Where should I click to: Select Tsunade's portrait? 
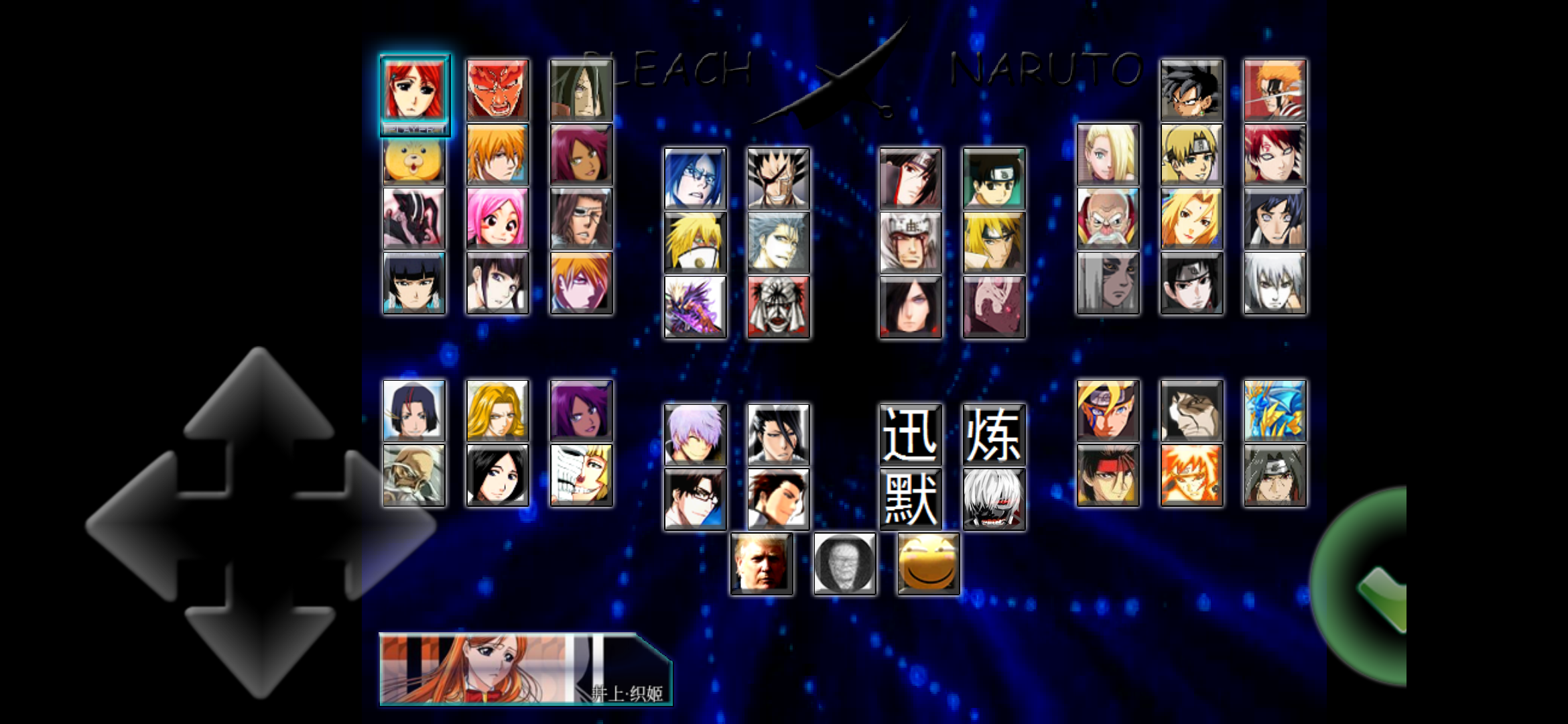point(1191,222)
